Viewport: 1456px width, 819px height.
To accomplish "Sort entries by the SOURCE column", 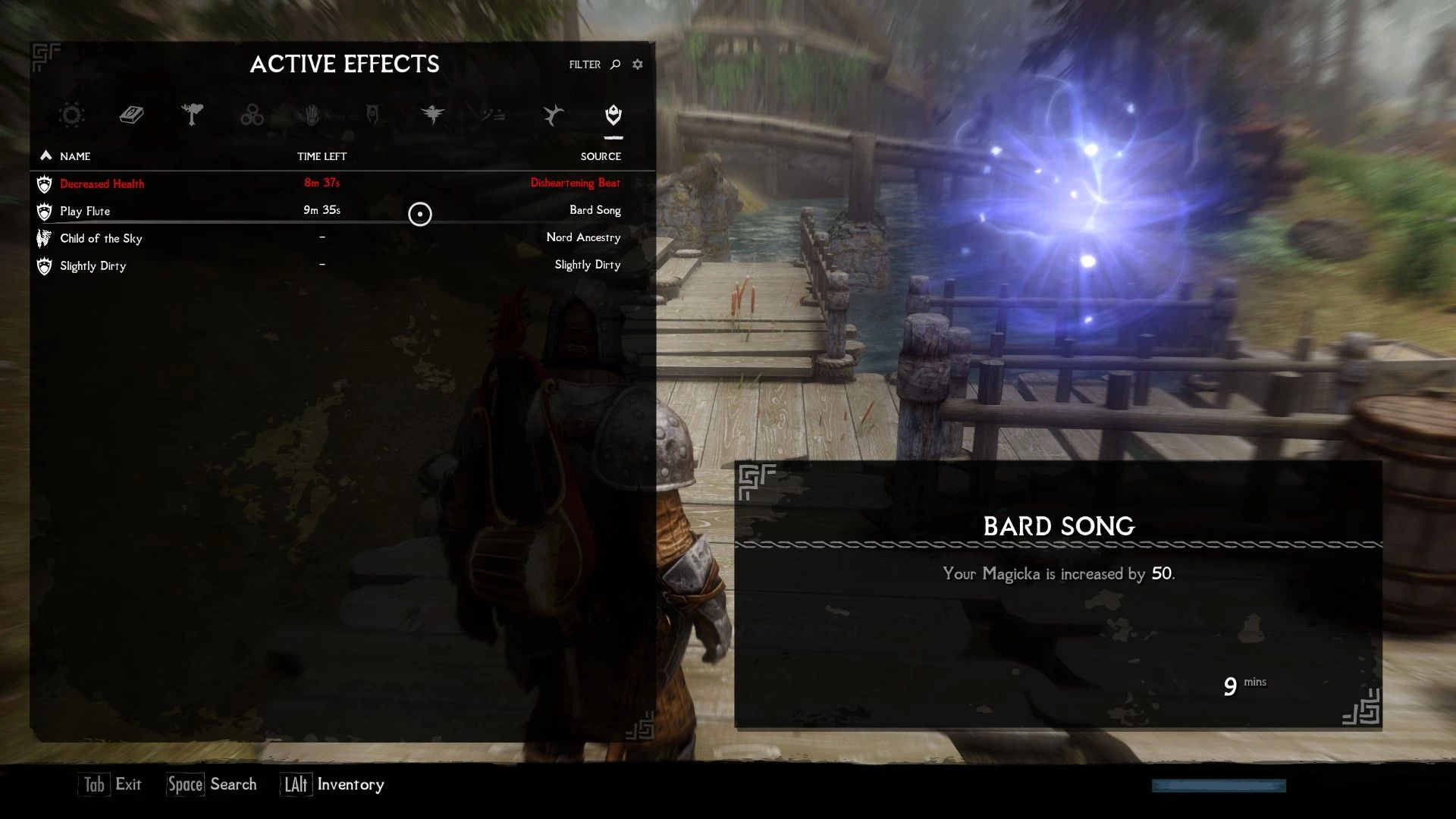I will 601,156.
